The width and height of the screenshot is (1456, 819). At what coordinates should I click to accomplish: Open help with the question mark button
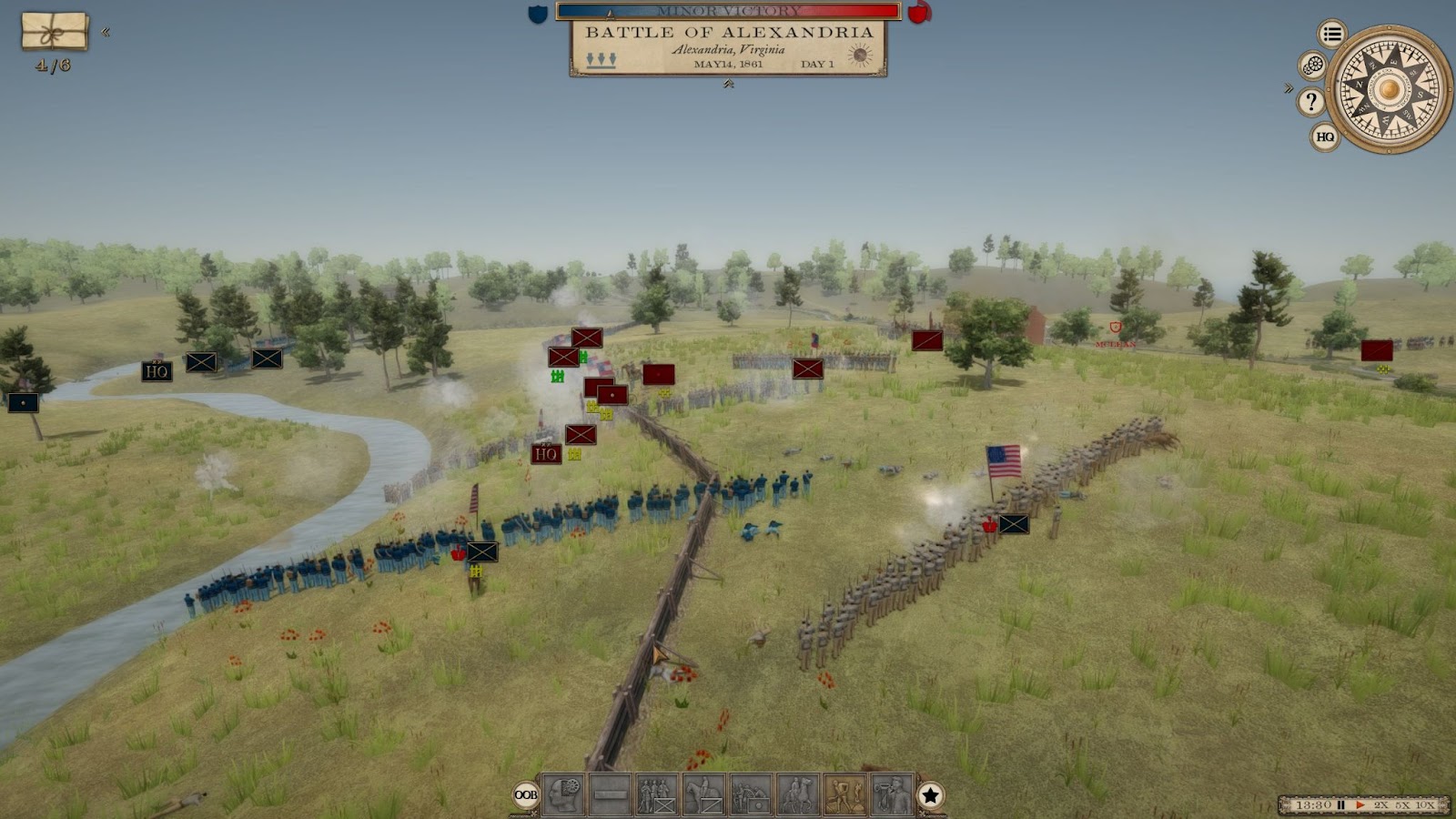click(x=1311, y=102)
